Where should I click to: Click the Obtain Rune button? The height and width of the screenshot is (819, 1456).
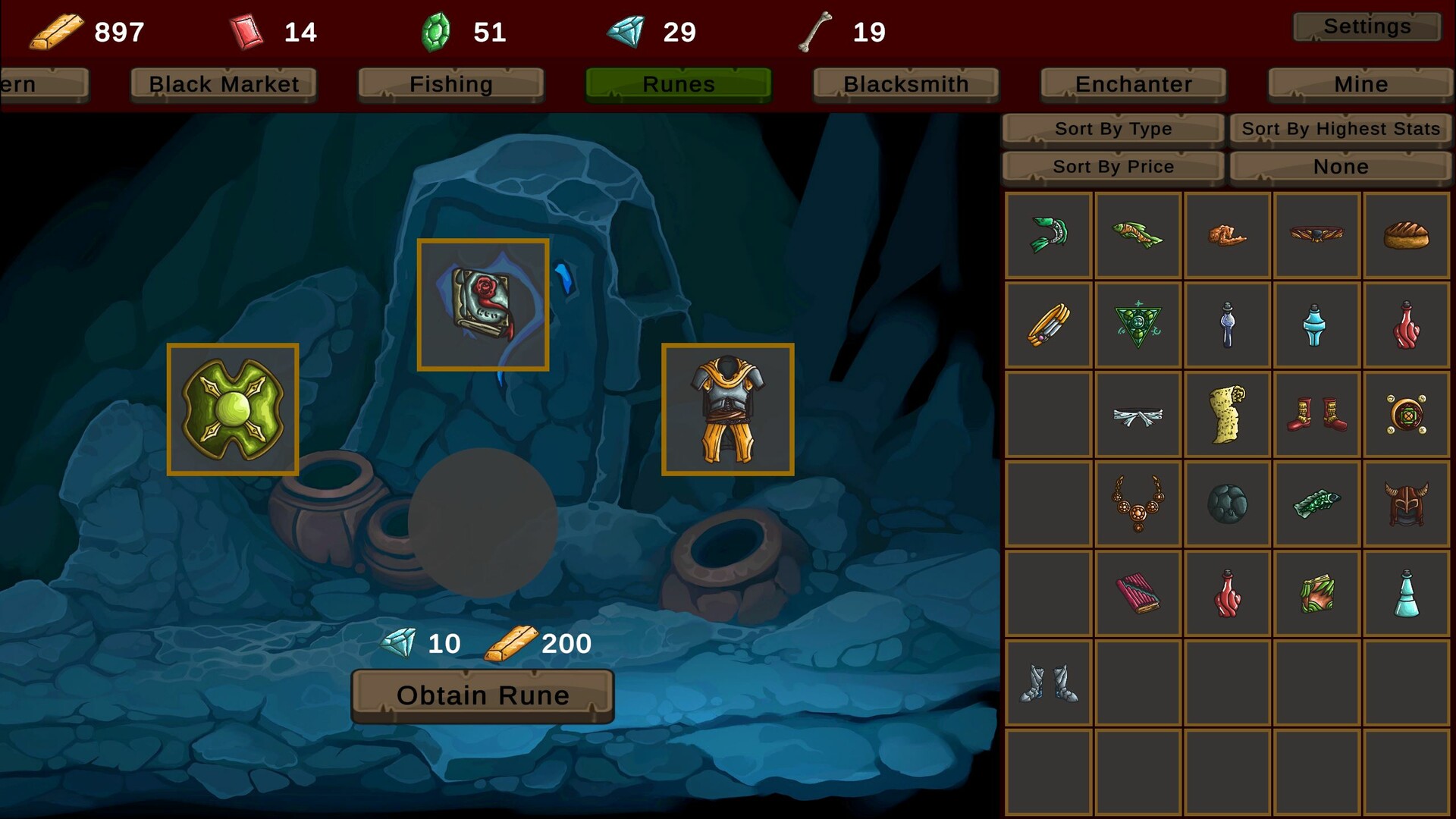click(482, 694)
